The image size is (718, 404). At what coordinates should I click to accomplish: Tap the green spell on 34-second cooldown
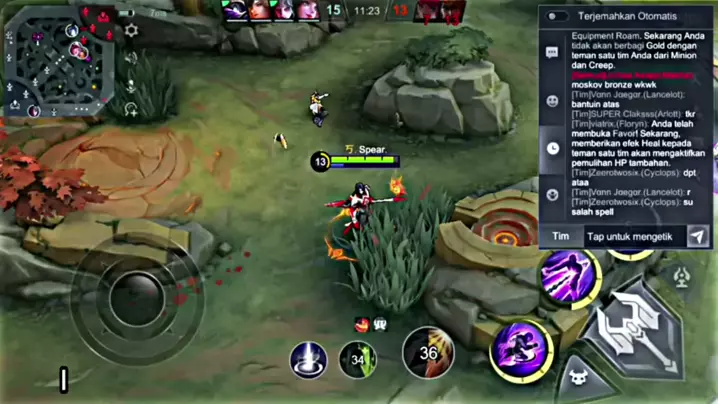(358, 359)
